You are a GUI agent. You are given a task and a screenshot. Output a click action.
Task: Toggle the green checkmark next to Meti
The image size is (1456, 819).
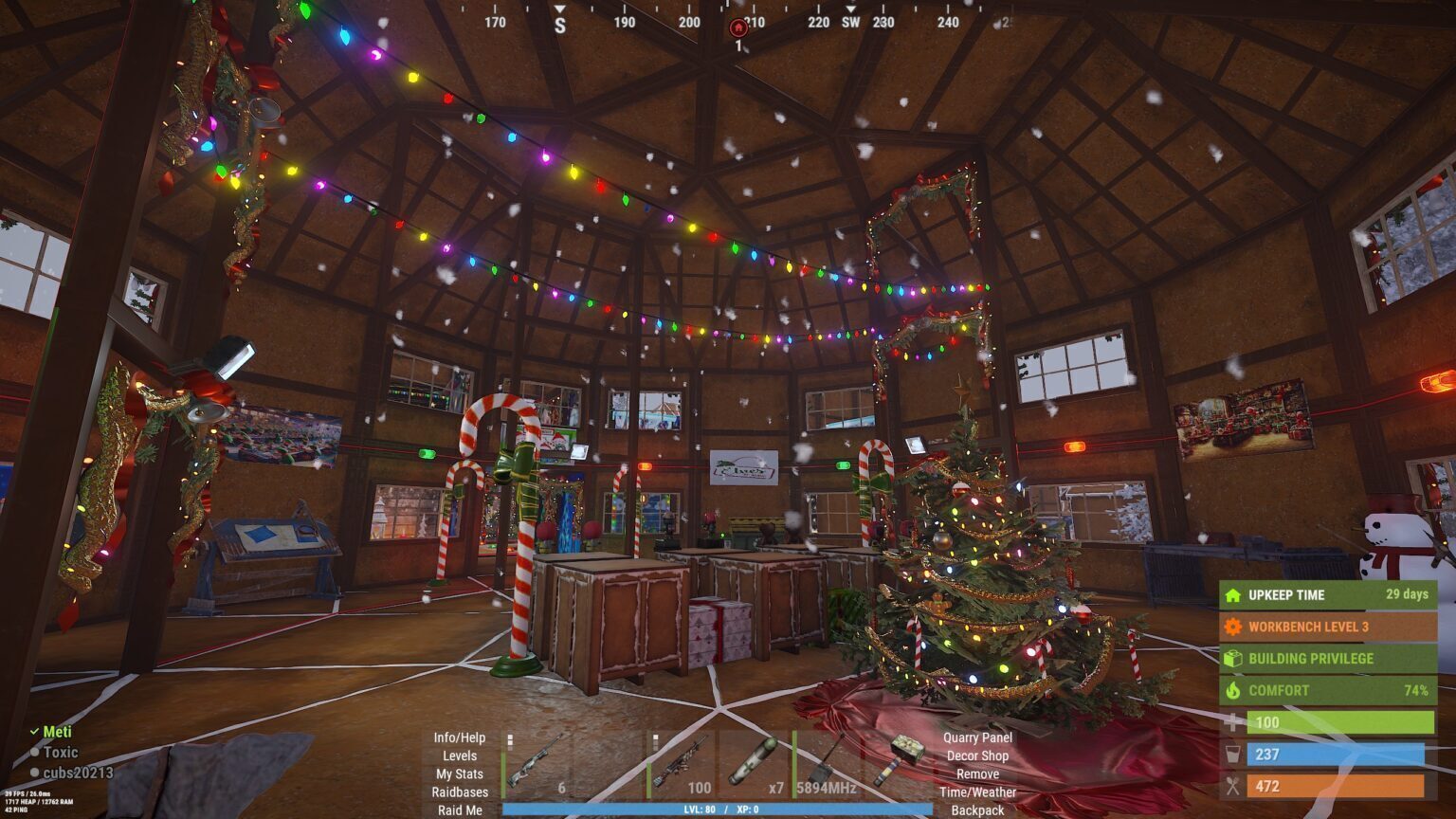[x=35, y=731]
